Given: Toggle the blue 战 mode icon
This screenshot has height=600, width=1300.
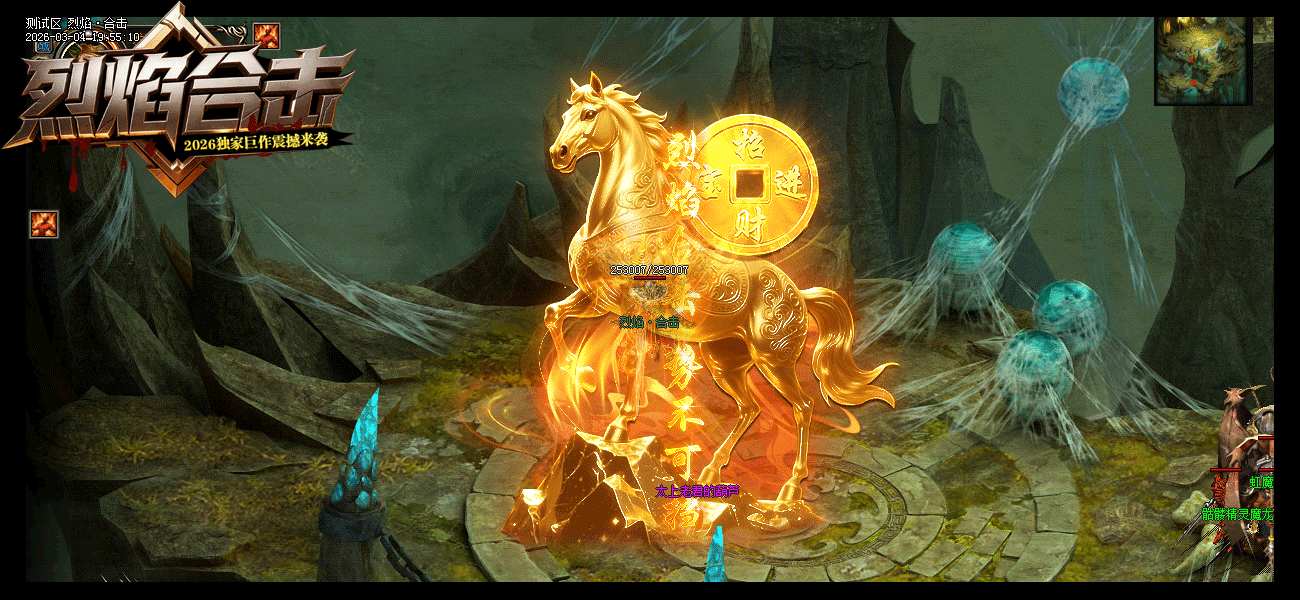Looking at the screenshot, I should (43, 46).
